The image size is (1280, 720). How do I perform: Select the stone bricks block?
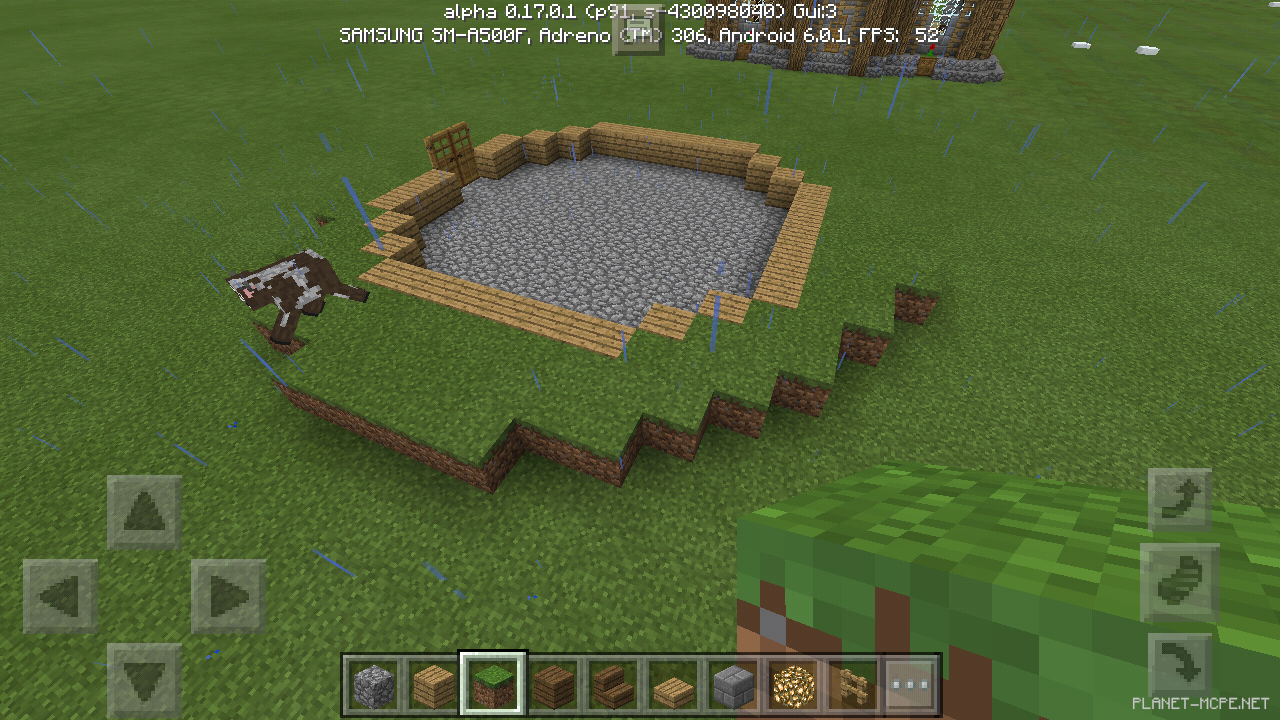[732, 684]
